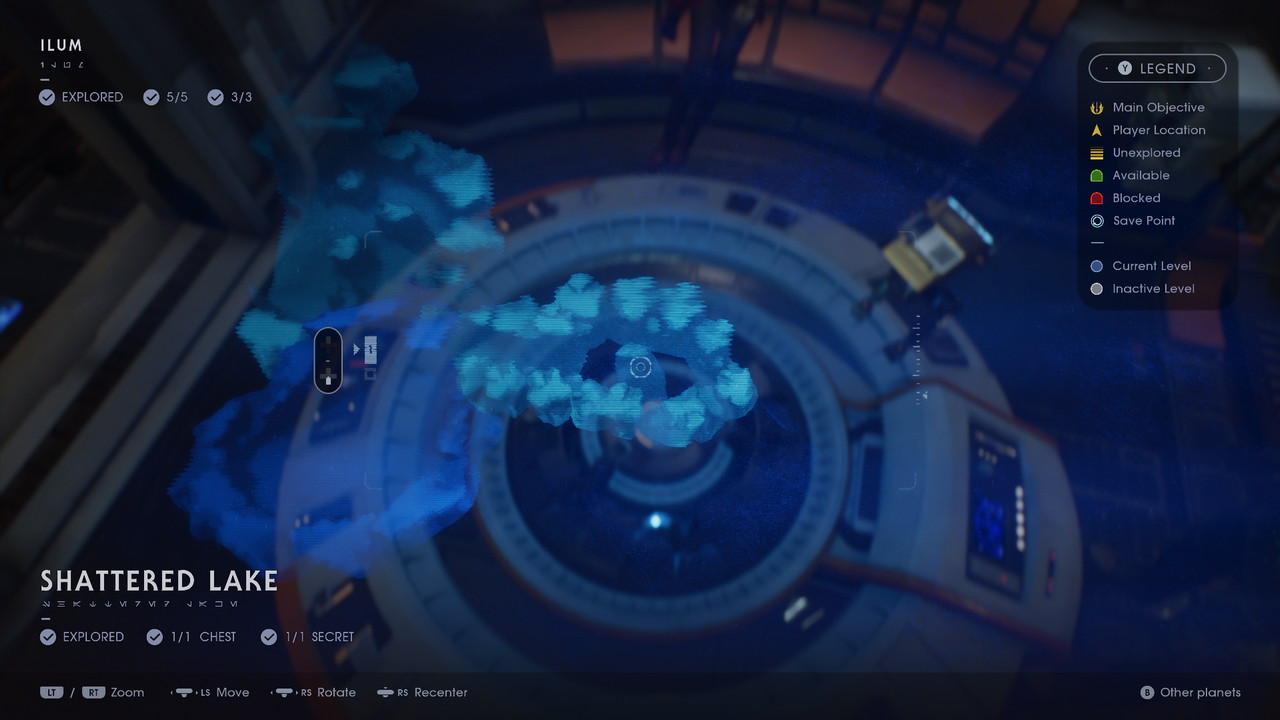The height and width of the screenshot is (720, 1280).
Task: Toggle the Inactive Level gray indicator
Action: [x=1097, y=288]
